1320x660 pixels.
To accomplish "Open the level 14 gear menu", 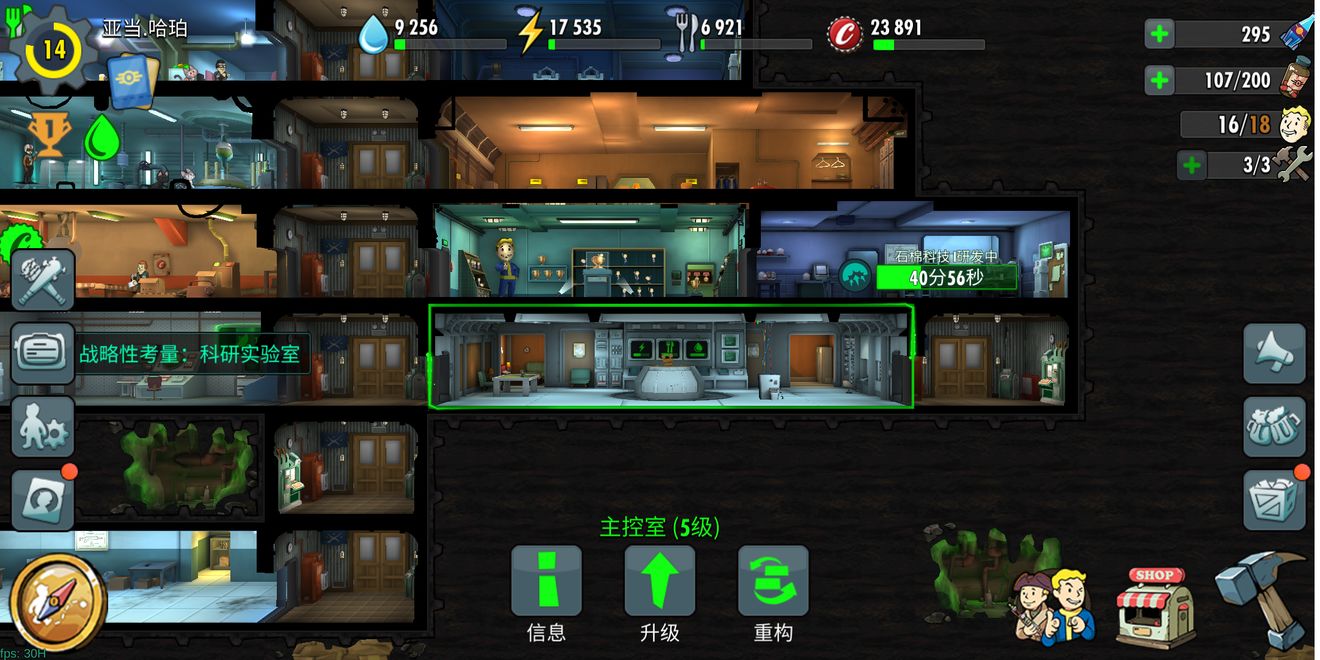I will (x=52, y=48).
